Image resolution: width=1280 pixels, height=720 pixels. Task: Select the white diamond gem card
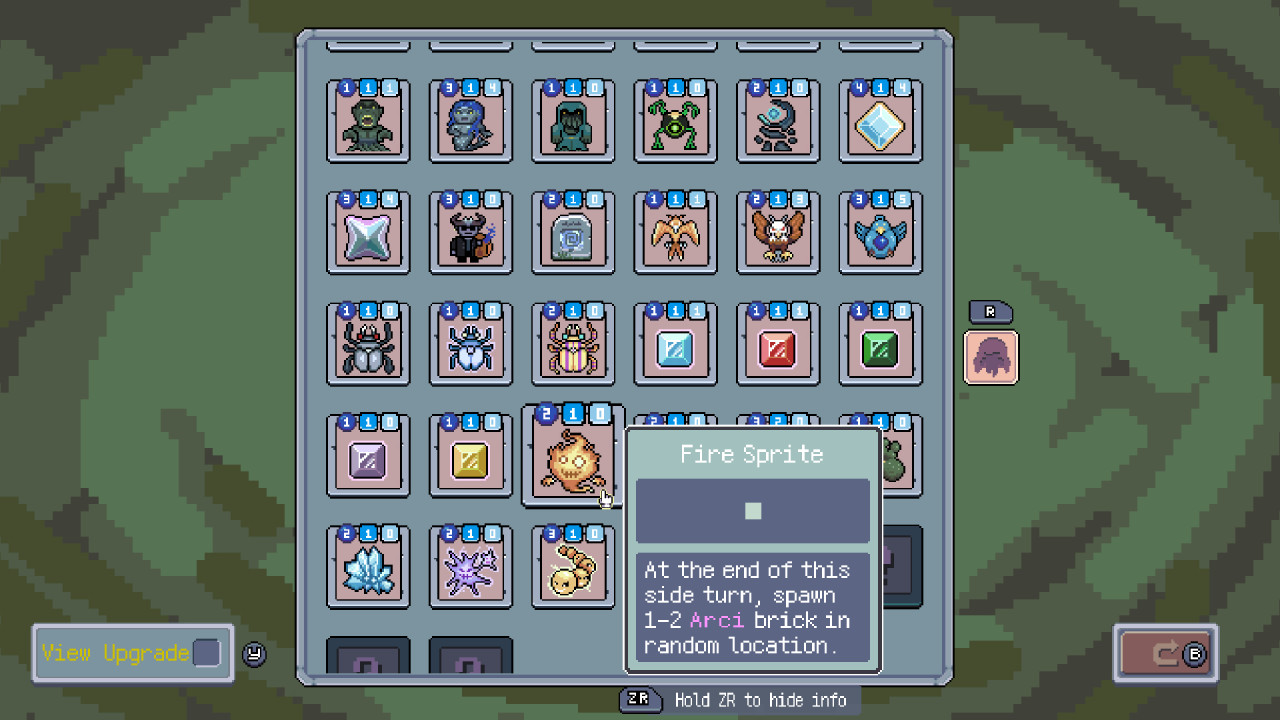point(879,122)
